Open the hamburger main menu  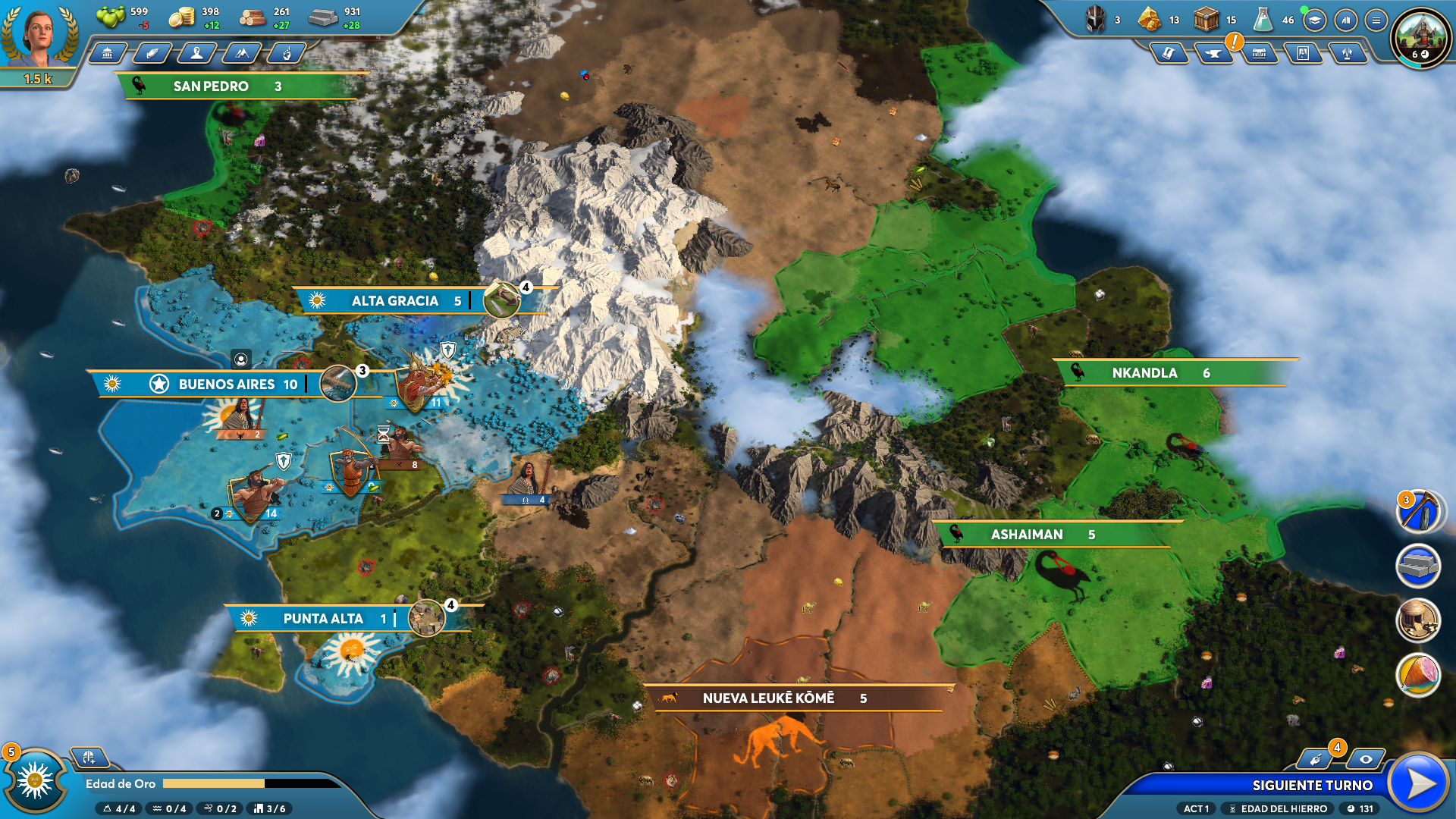point(1376,20)
